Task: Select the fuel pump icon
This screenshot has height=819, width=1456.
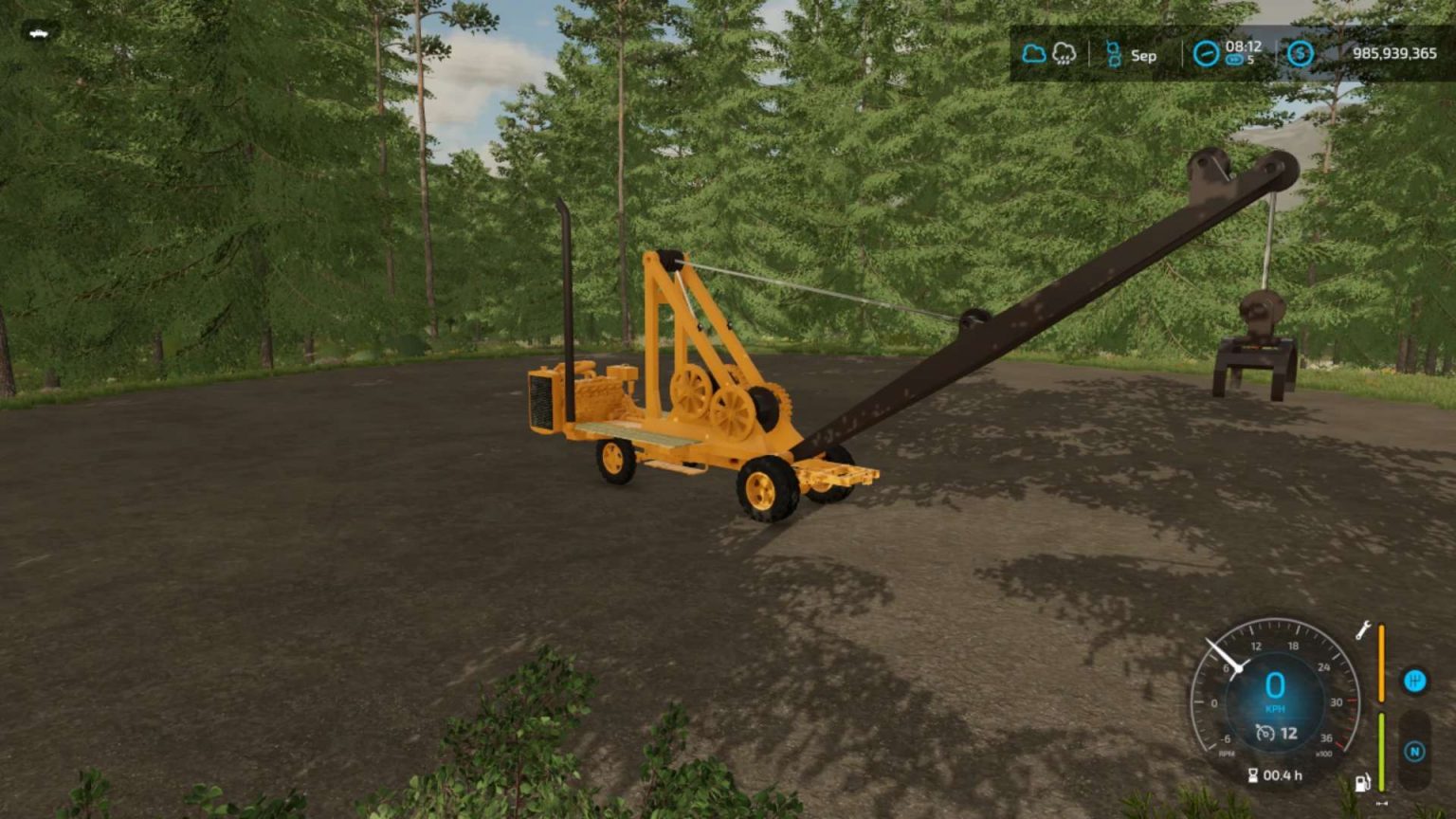Action: click(x=1362, y=782)
